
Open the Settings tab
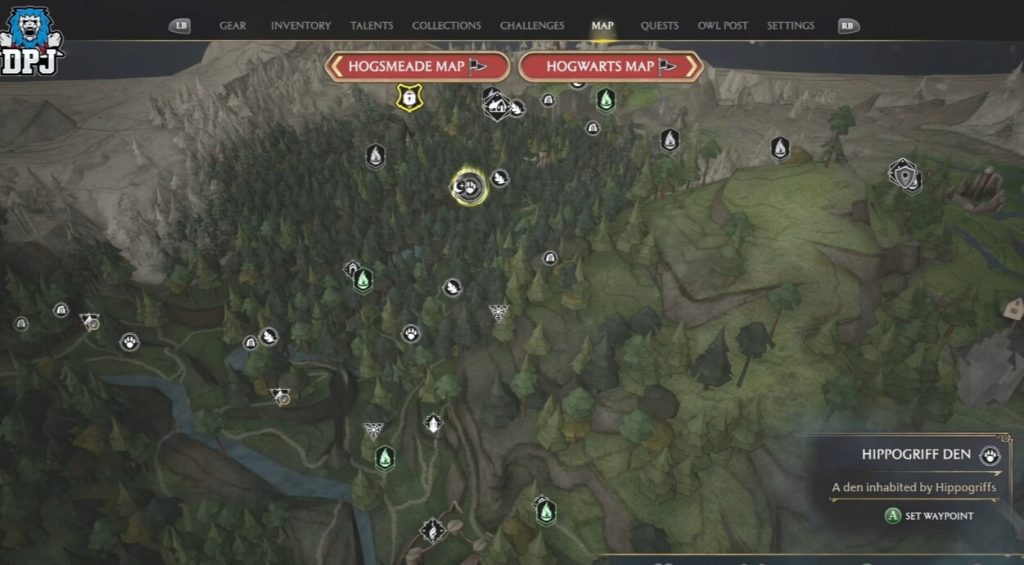[x=790, y=26]
